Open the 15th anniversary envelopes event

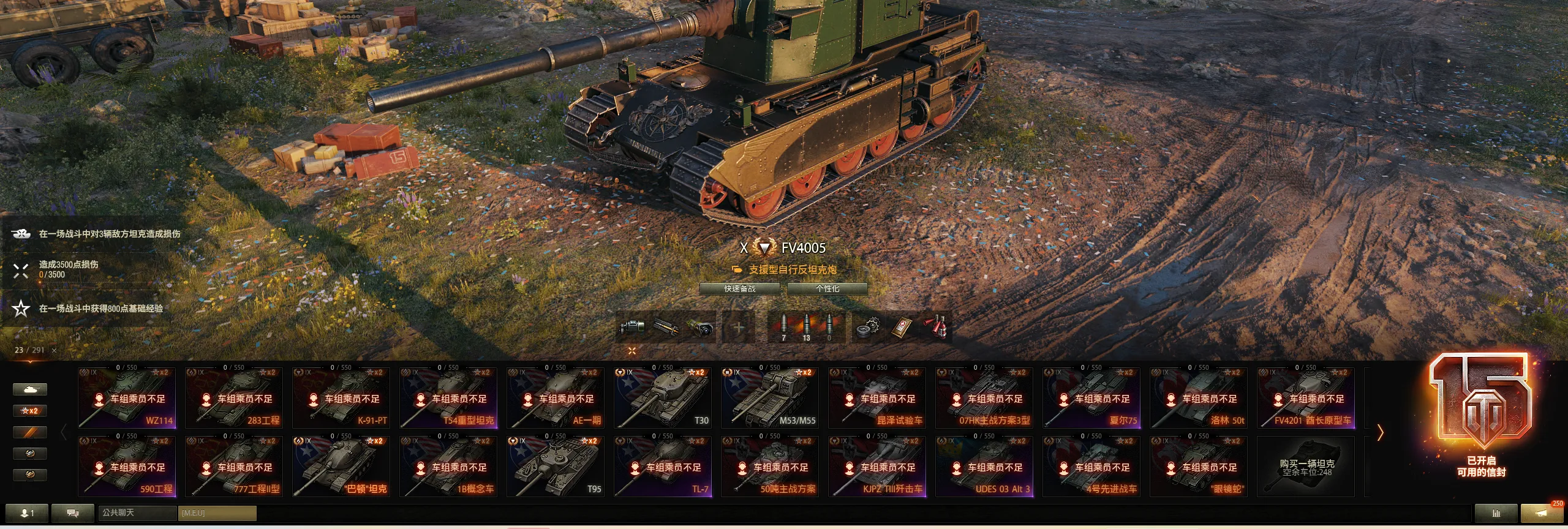coord(1481,416)
